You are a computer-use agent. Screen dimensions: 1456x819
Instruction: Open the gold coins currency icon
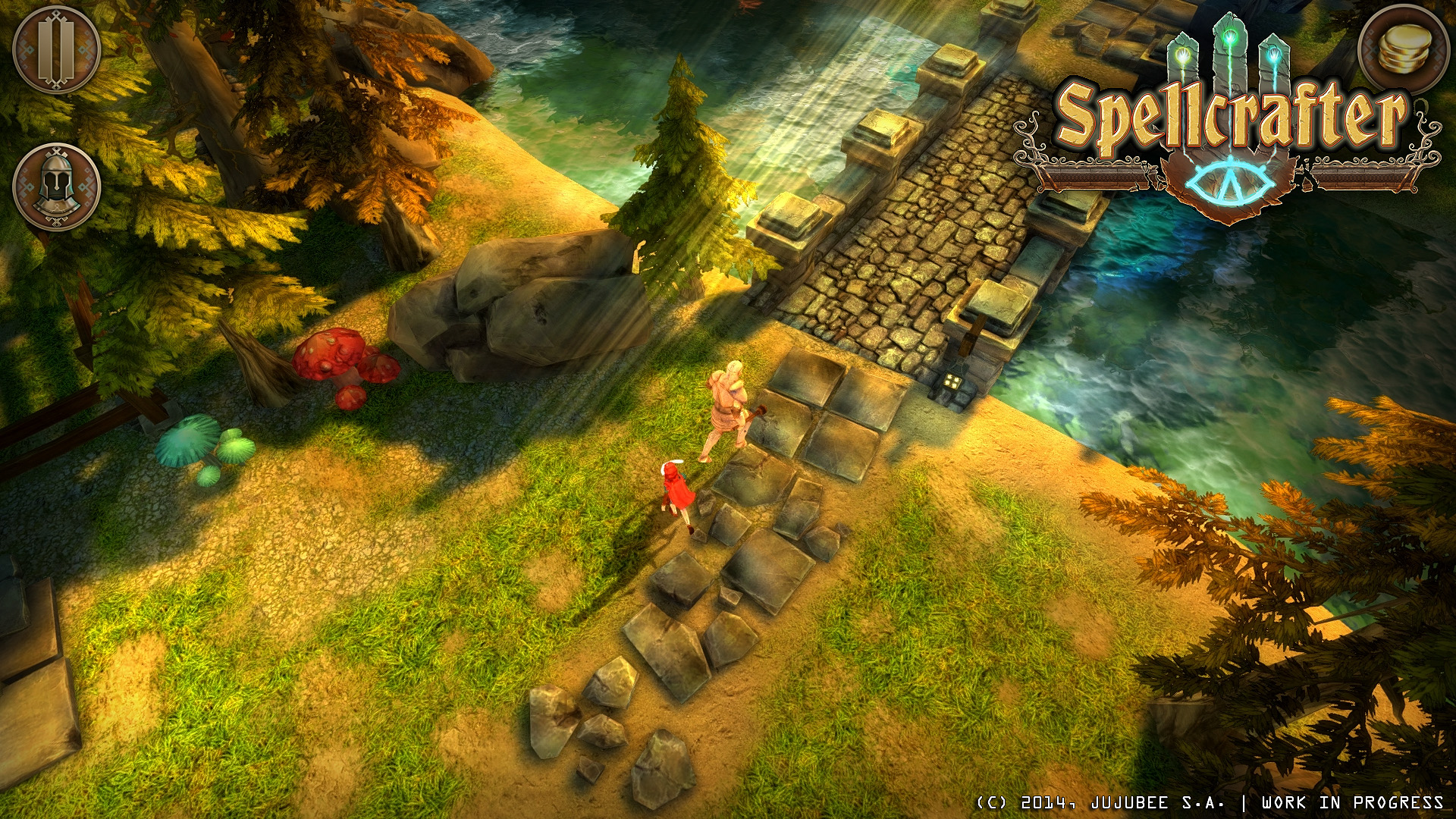[x=1407, y=49]
